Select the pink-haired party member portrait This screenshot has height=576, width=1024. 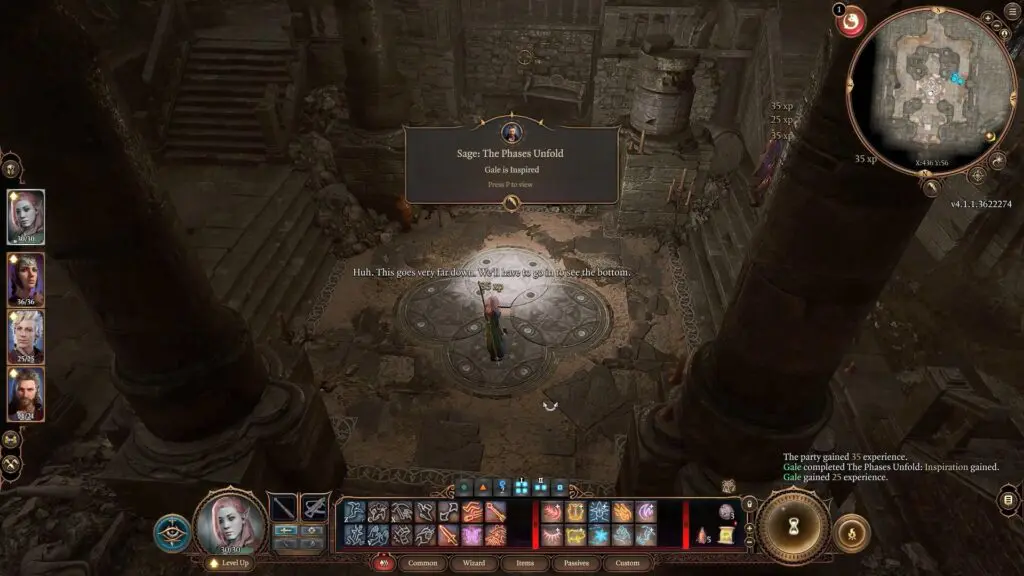(26, 216)
